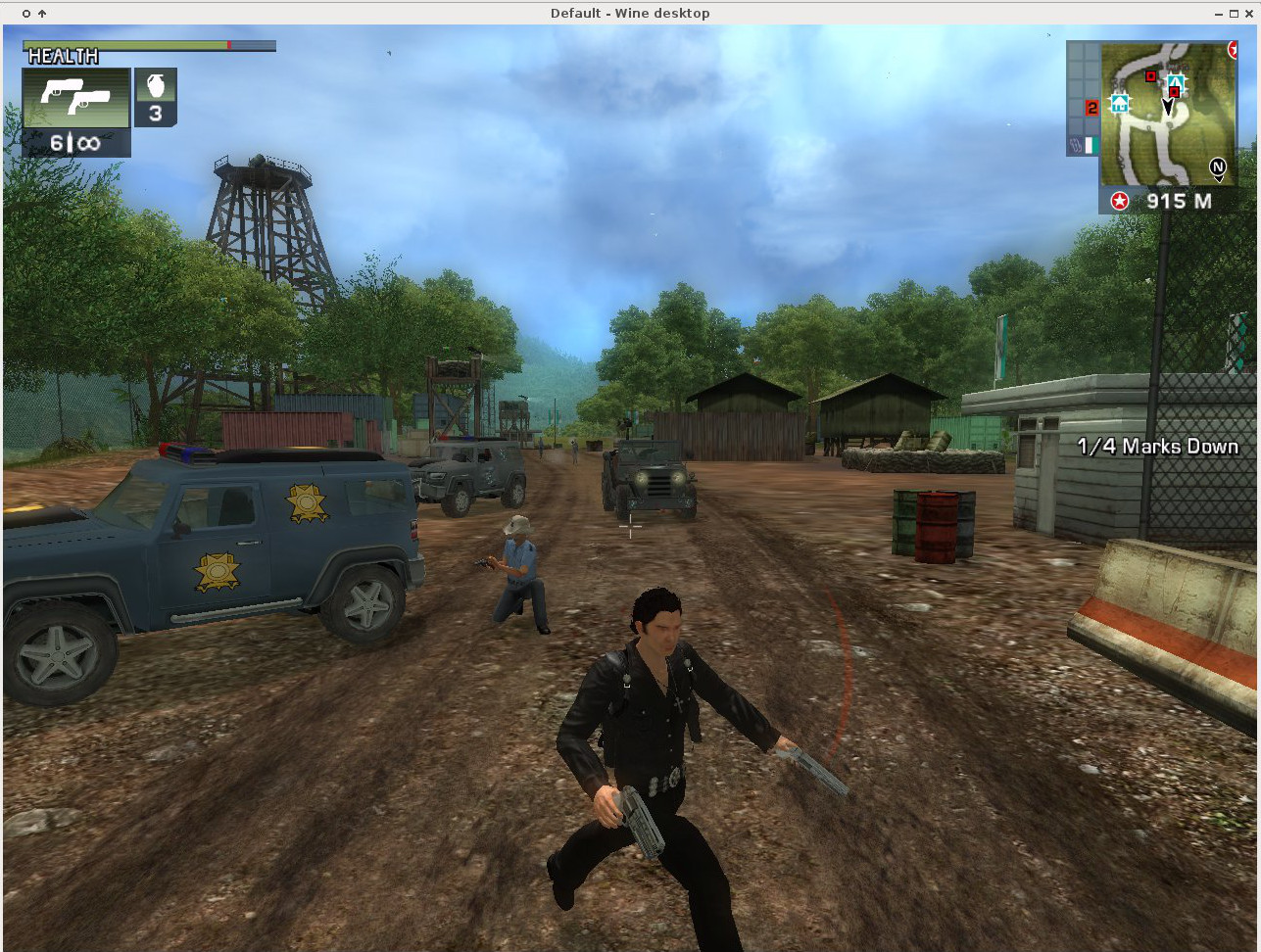Viewport: 1261px width, 952px height.
Task: Click the green and white flag icon
Action: point(1091,145)
